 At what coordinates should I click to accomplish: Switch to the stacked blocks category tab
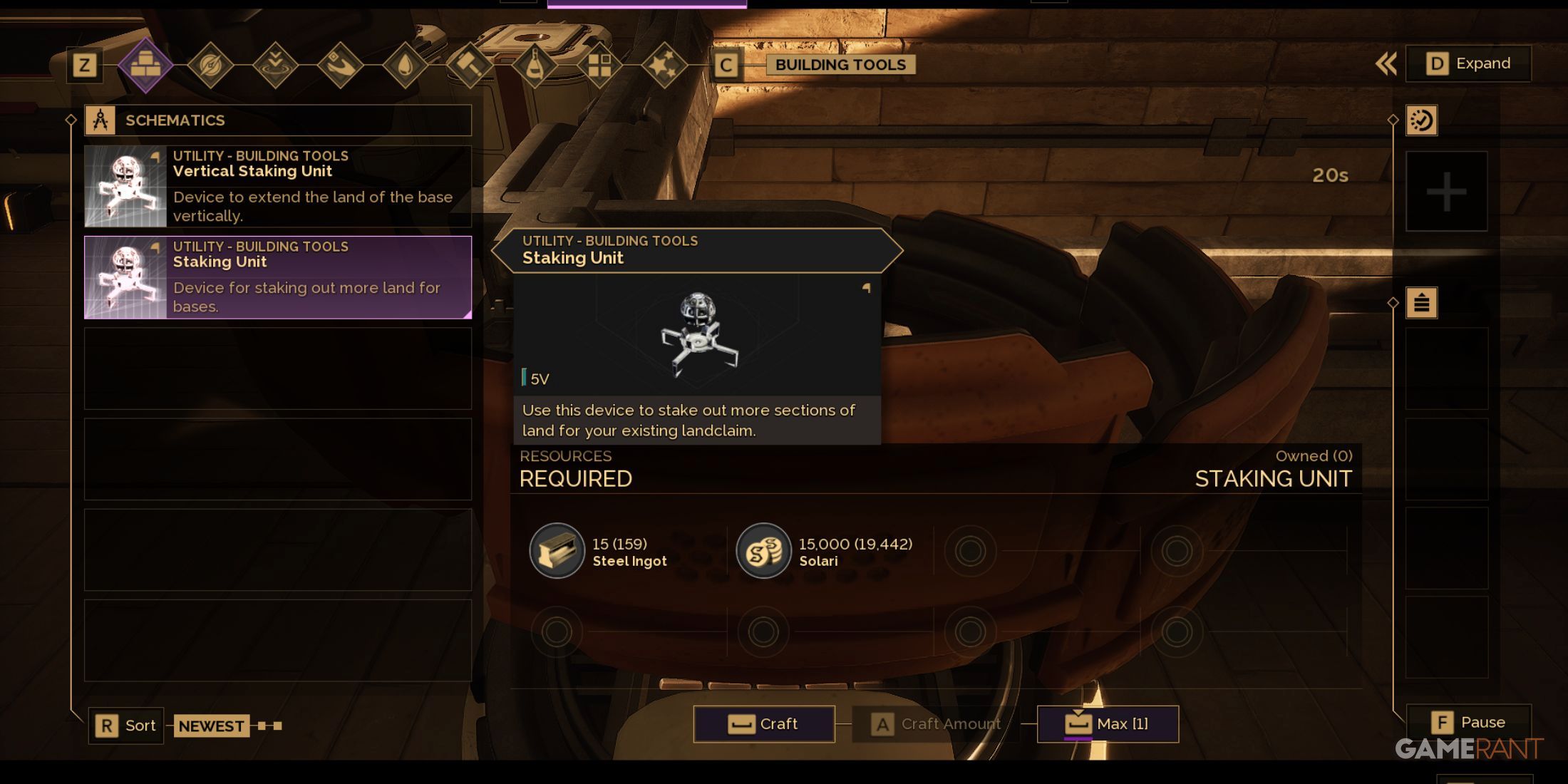[145, 66]
